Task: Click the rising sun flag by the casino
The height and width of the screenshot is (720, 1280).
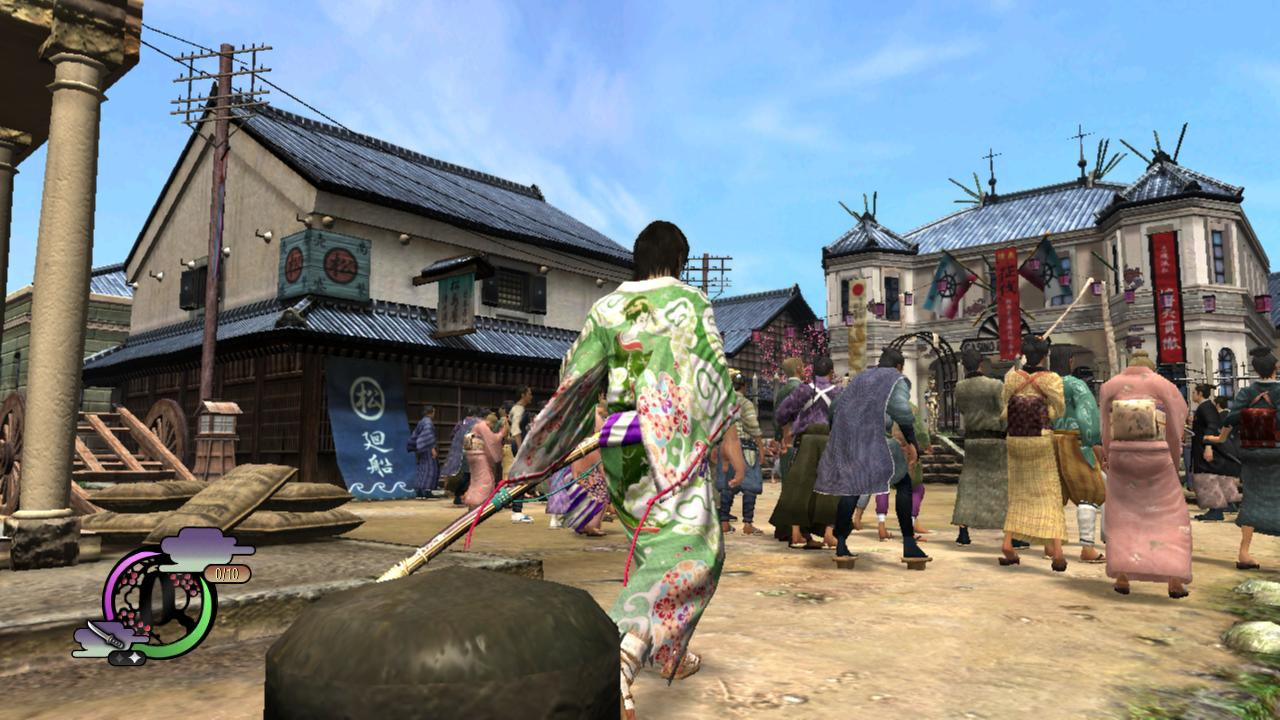Action: (858, 287)
